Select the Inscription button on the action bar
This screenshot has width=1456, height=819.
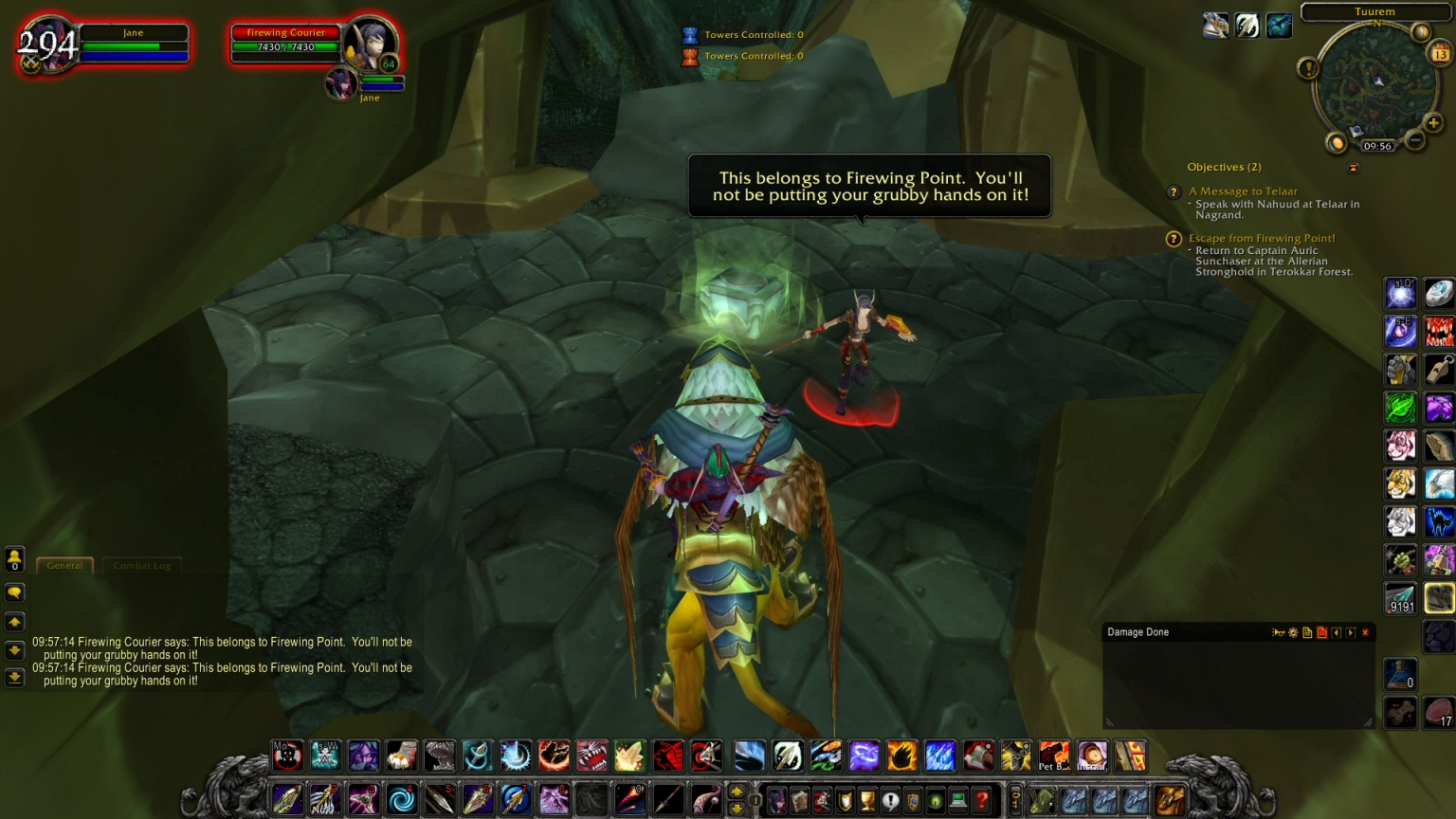point(1092,756)
